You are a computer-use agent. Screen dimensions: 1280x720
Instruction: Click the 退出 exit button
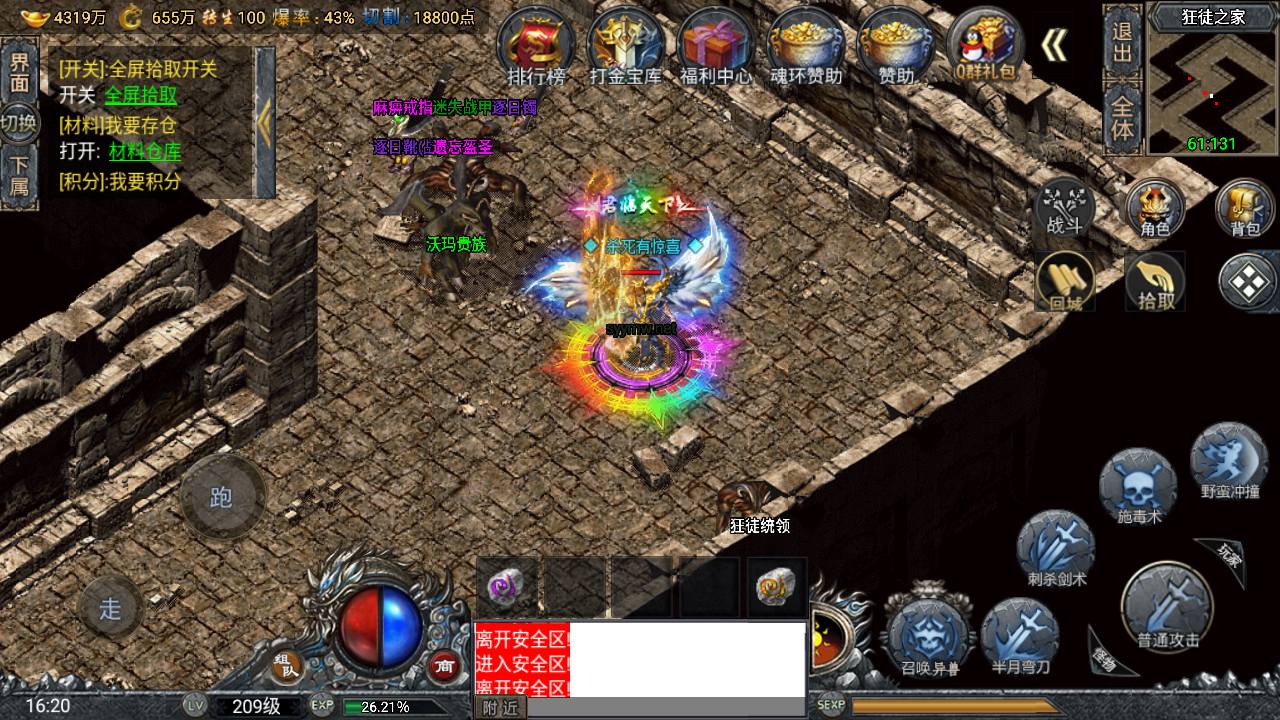click(x=1122, y=41)
